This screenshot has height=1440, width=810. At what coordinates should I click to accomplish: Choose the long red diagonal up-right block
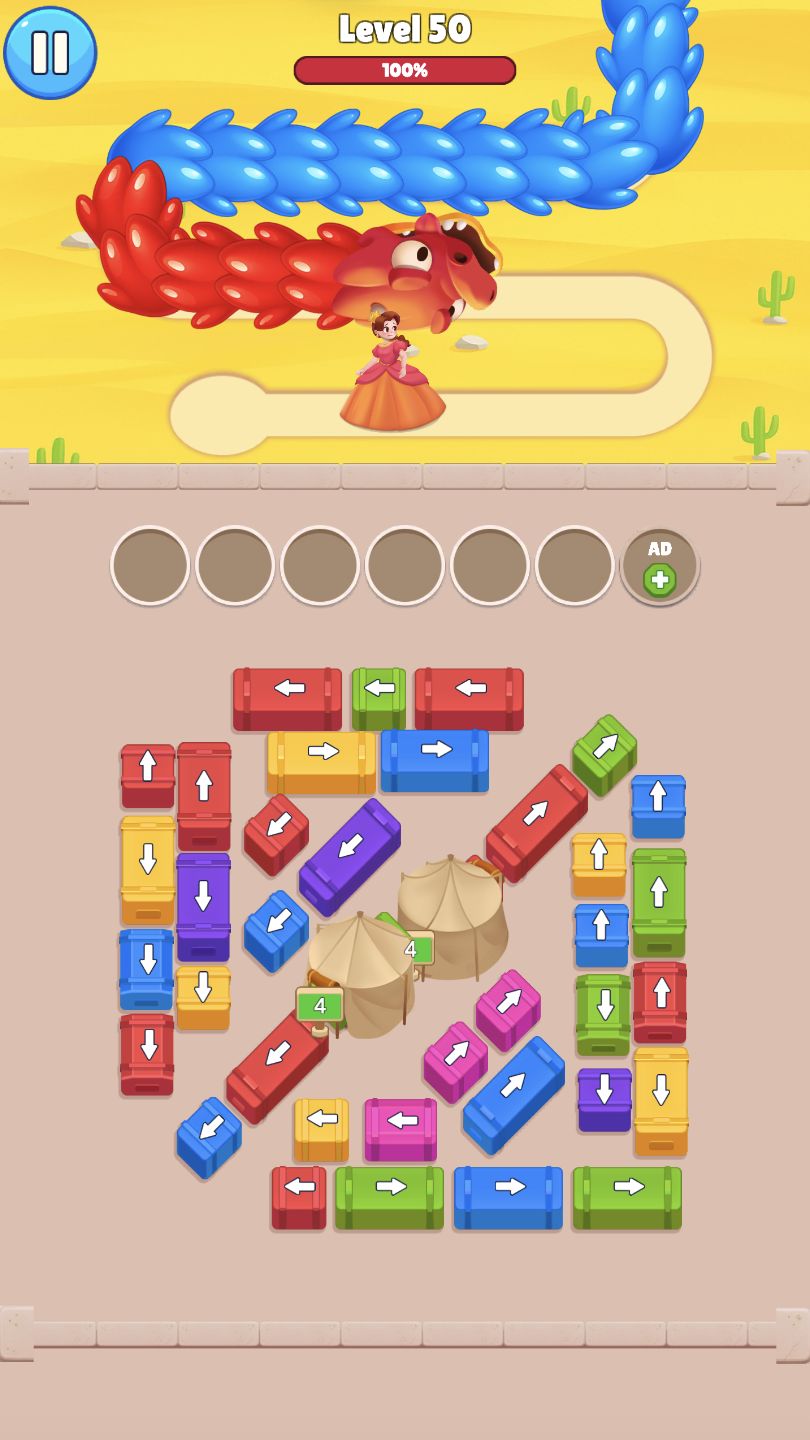[x=537, y=822]
